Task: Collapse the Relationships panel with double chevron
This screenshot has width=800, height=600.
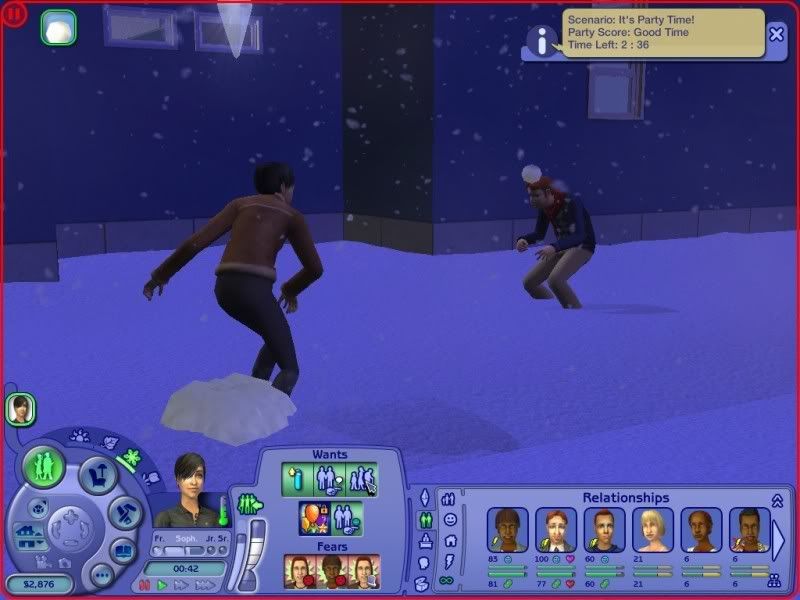Action: tap(777, 500)
